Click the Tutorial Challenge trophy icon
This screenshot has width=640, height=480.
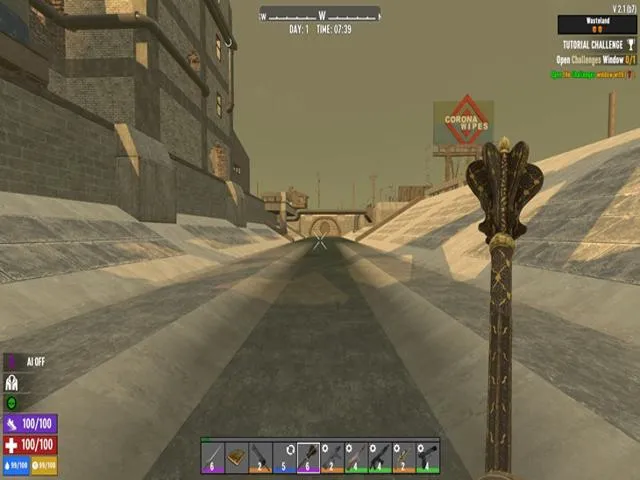pyautogui.click(x=631, y=45)
